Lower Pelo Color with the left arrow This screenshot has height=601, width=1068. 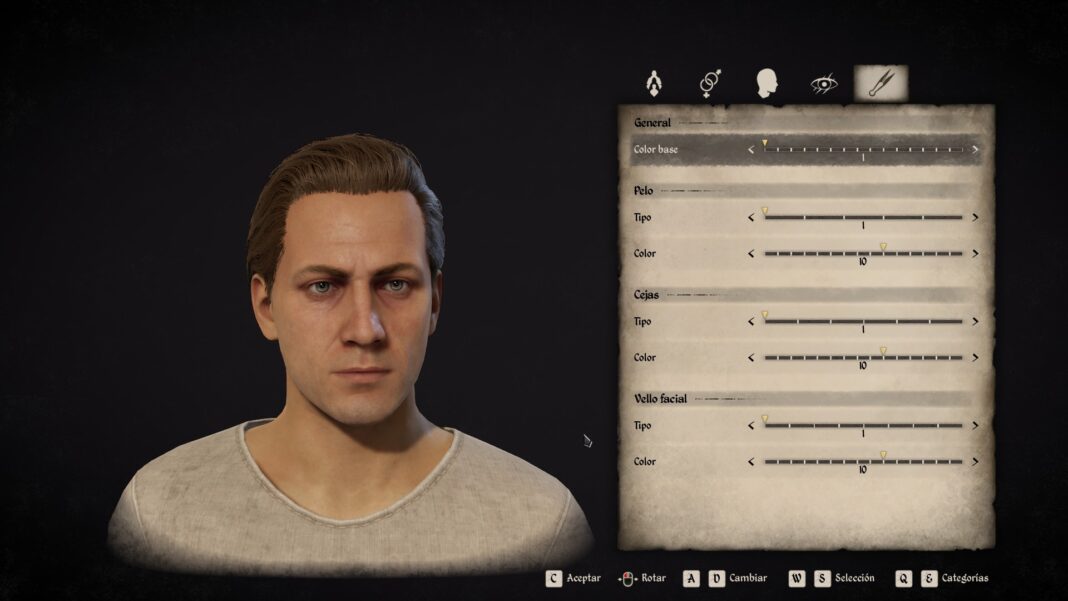click(x=751, y=253)
